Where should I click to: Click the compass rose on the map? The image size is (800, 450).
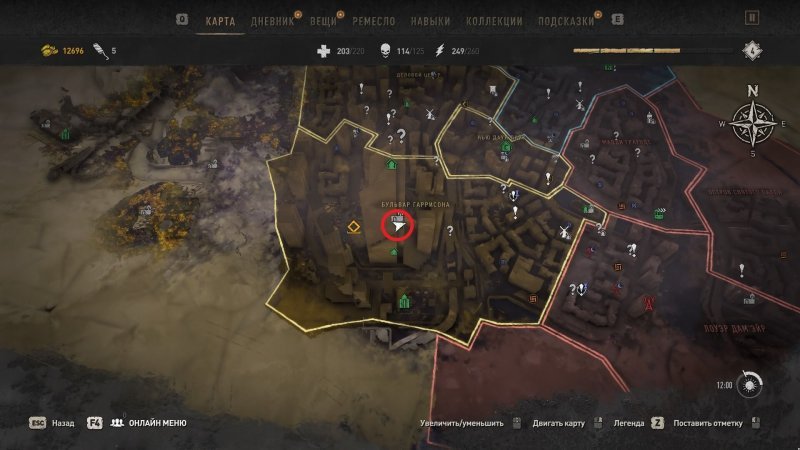click(752, 124)
